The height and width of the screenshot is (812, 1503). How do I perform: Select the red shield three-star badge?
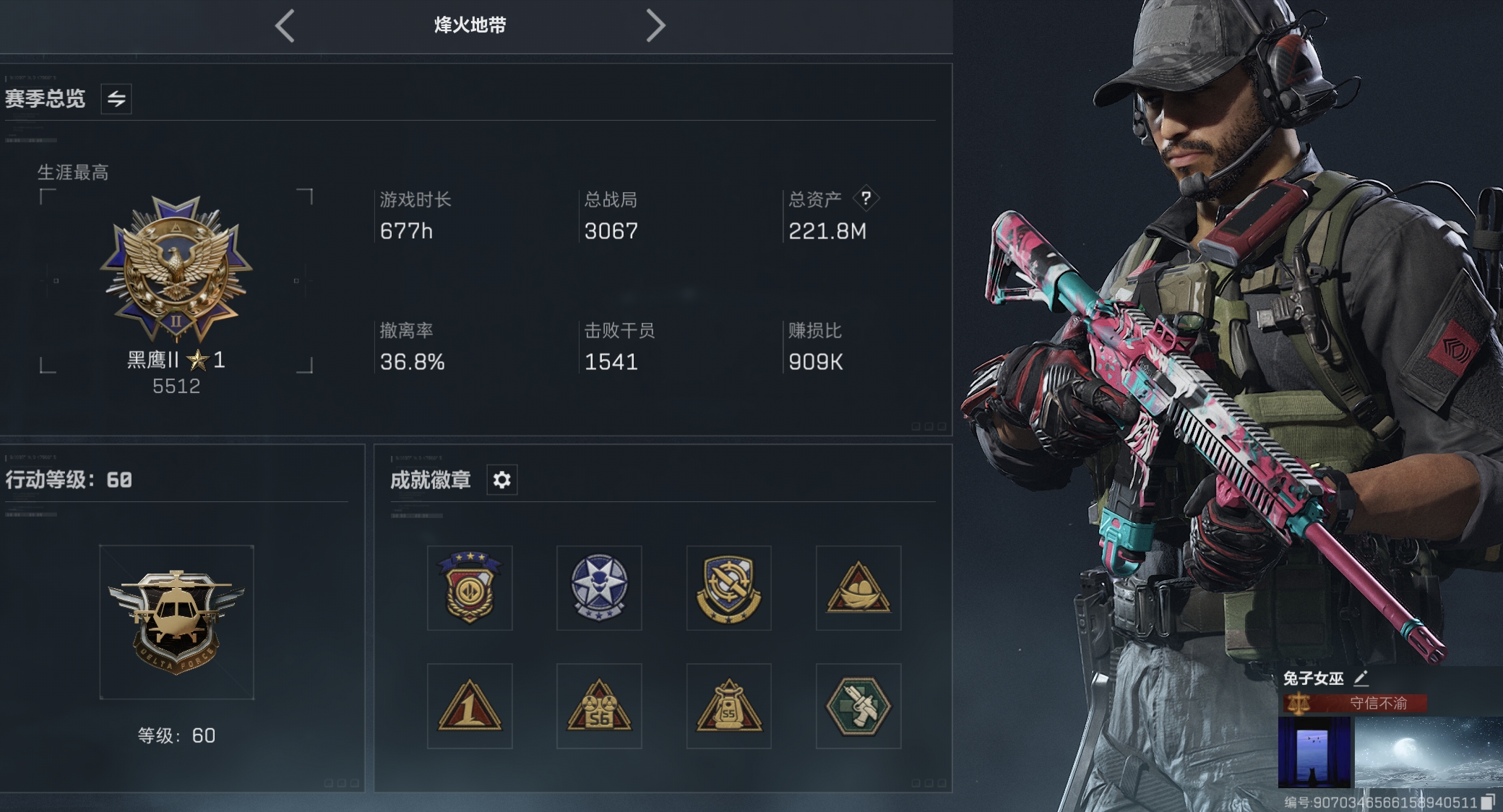coord(470,588)
